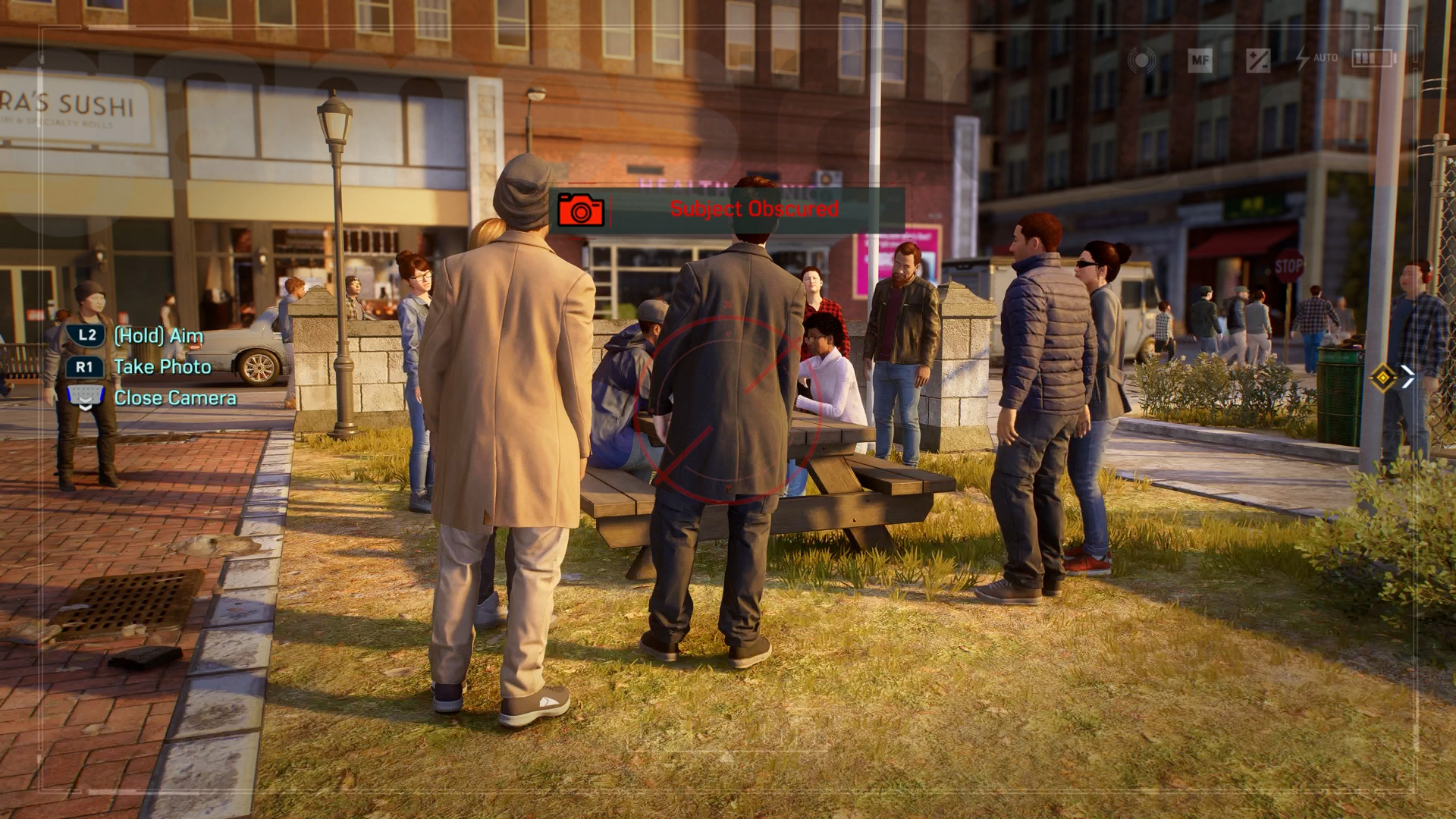Click the exposure compensation +/- icon
Viewport: 1456px width, 819px height.
click(x=1257, y=59)
